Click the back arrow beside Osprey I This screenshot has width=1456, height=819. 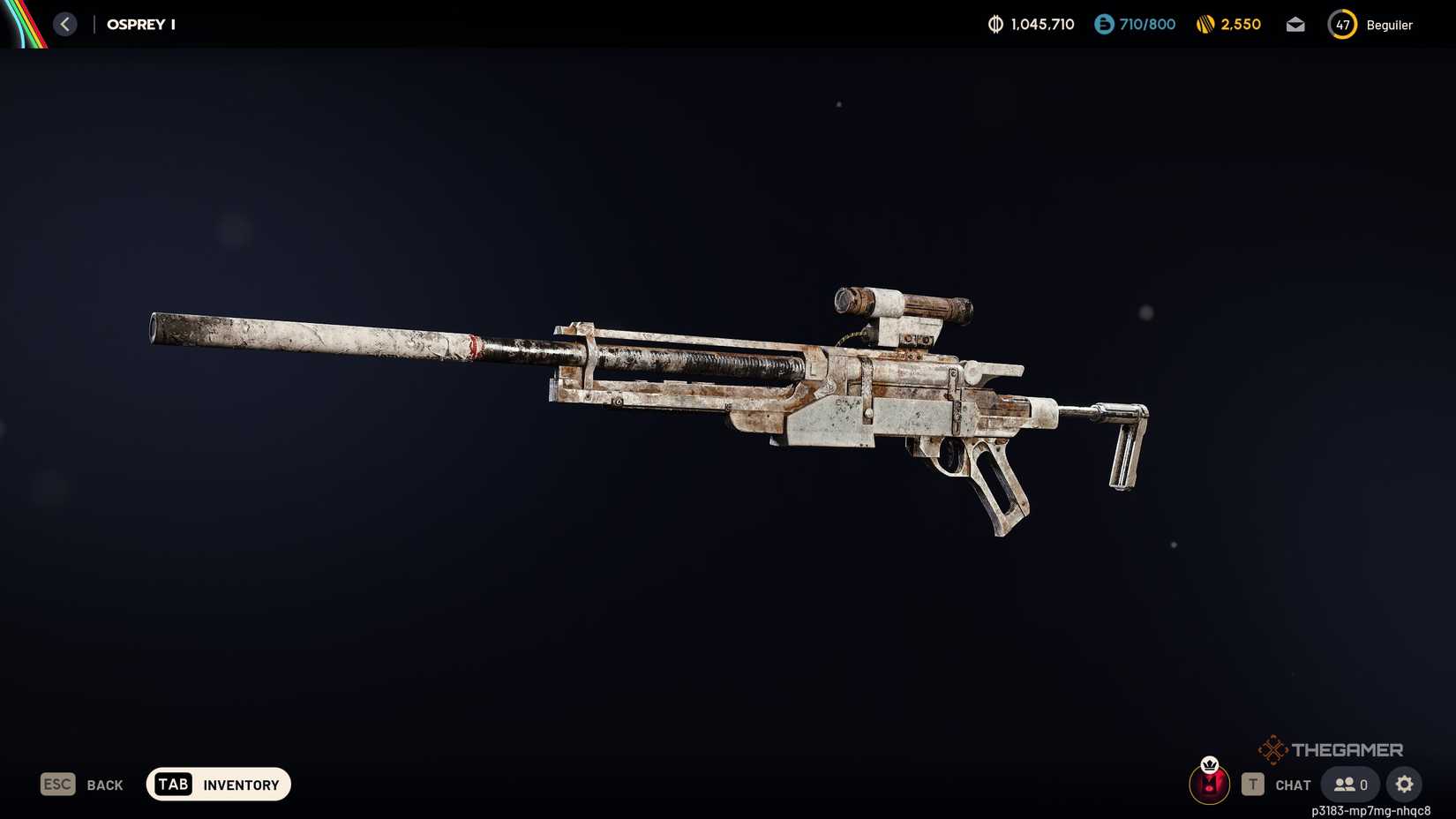point(64,24)
